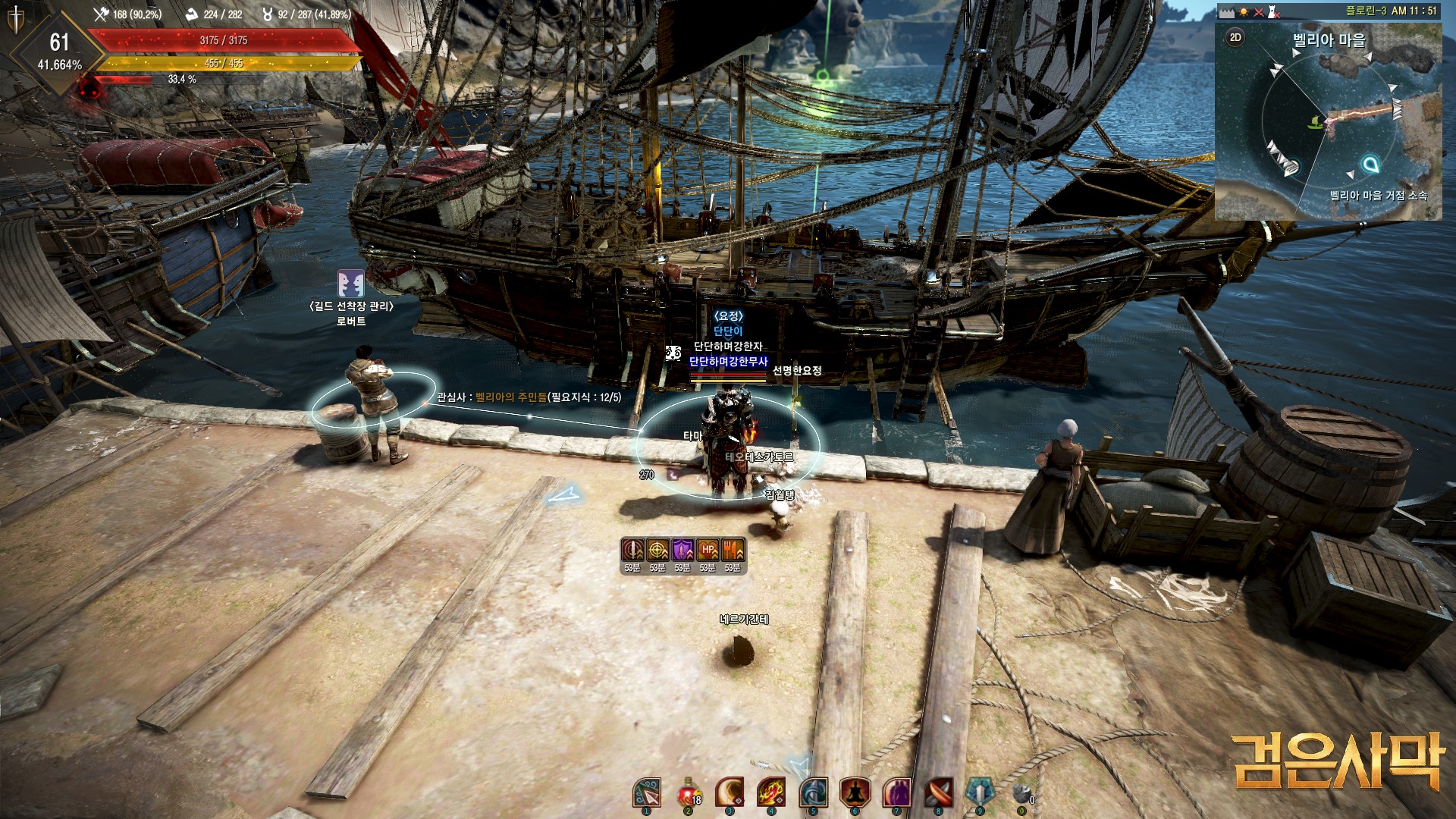Cast the fiery red-and-yellow skill in slot 4
This screenshot has width=1456, height=819.
click(771, 792)
